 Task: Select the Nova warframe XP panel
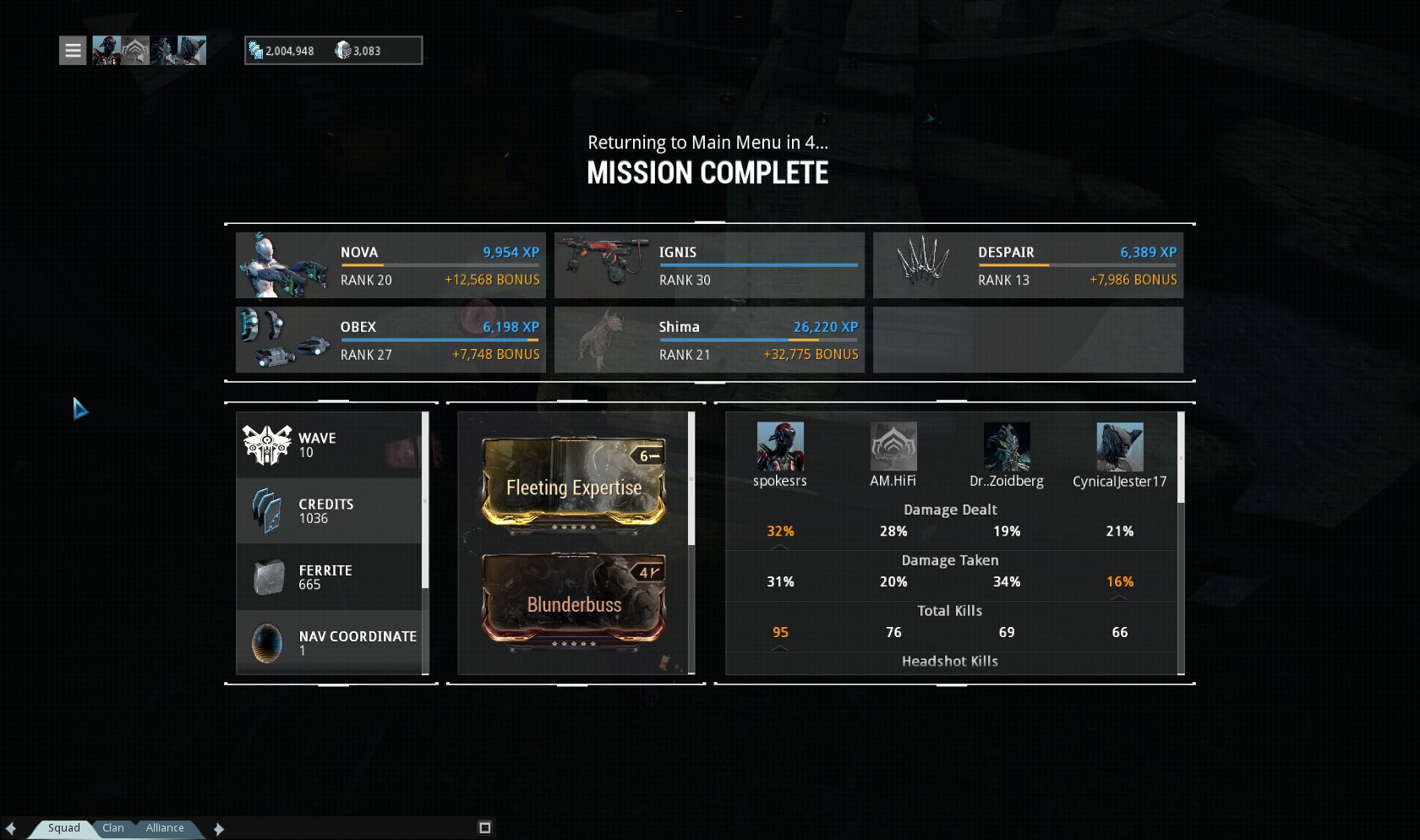tap(390, 265)
